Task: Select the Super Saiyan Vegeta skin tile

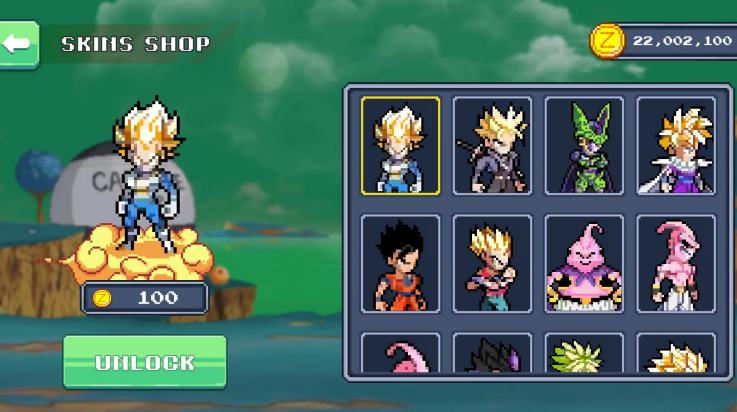Action: [x=400, y=145]
